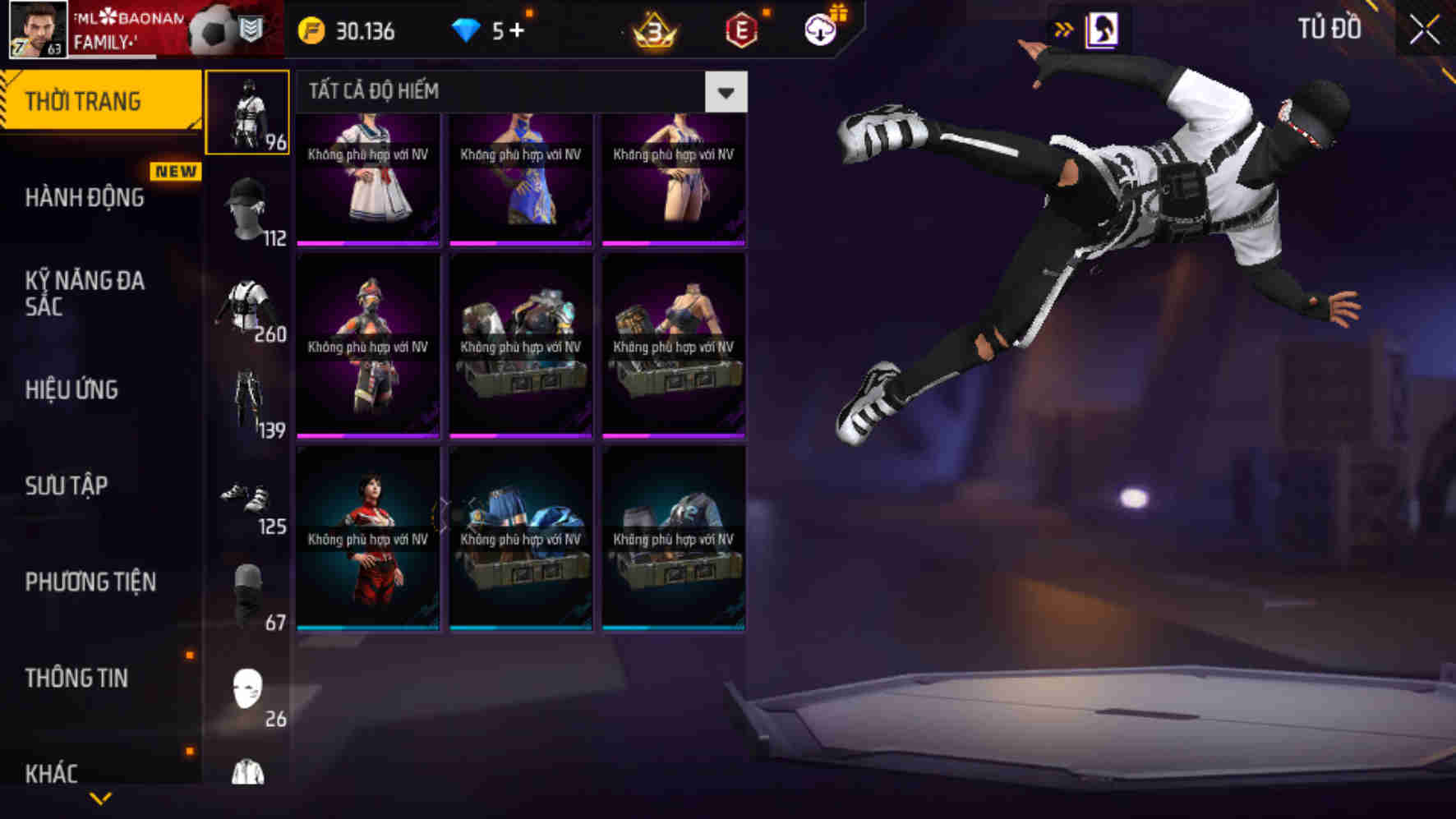The image size is (1456, 819).
Task: Collapse the panel with the double-arrow chevrons
Action: click(1064, 29)
